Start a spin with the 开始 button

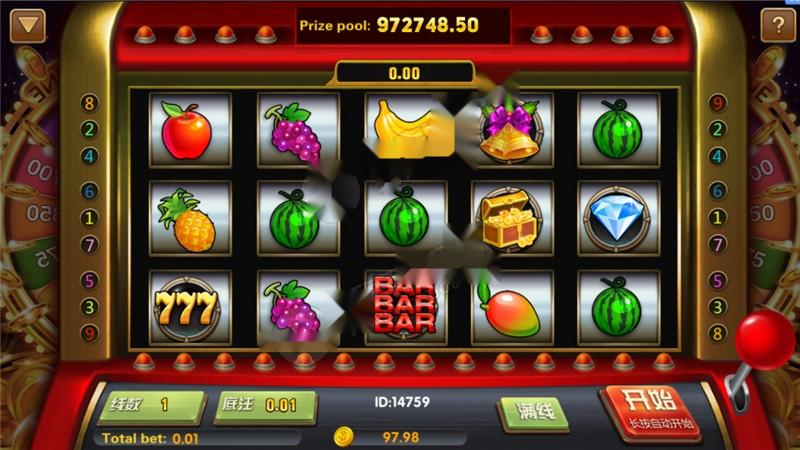[653, 410]
